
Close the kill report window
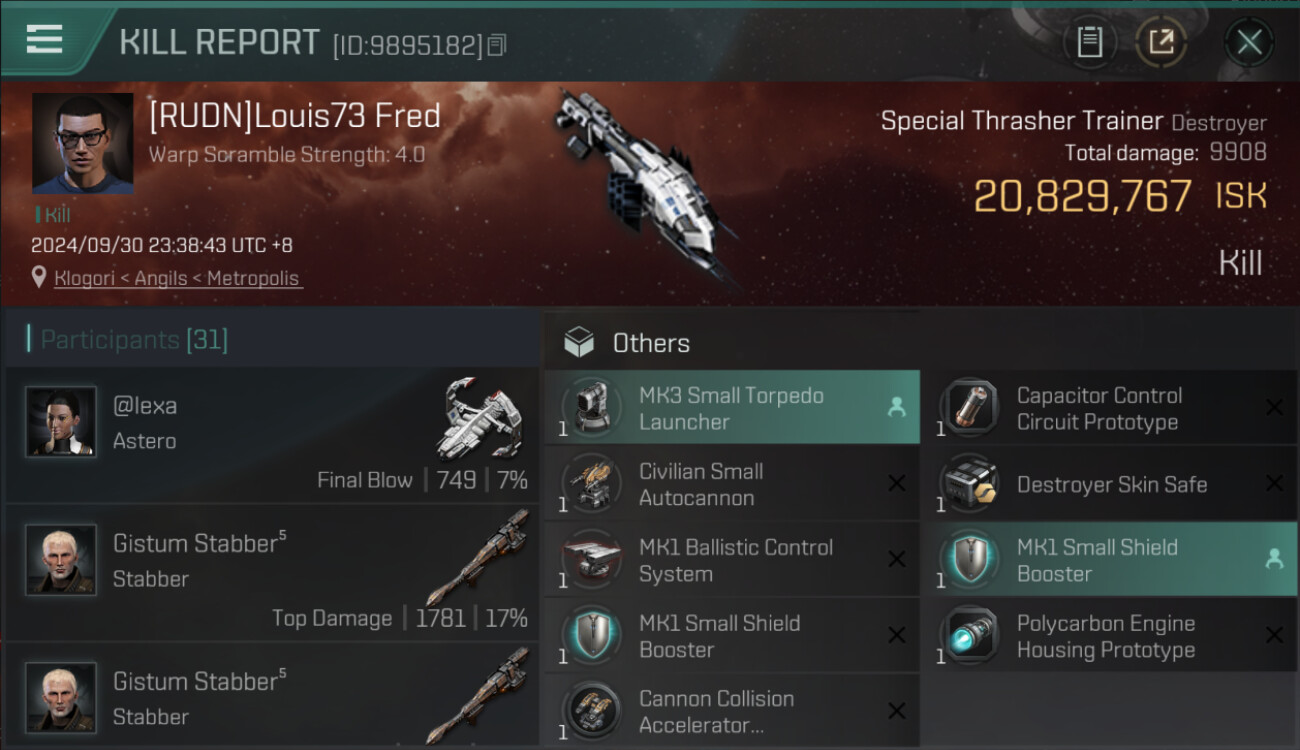tap(1249, 42)
